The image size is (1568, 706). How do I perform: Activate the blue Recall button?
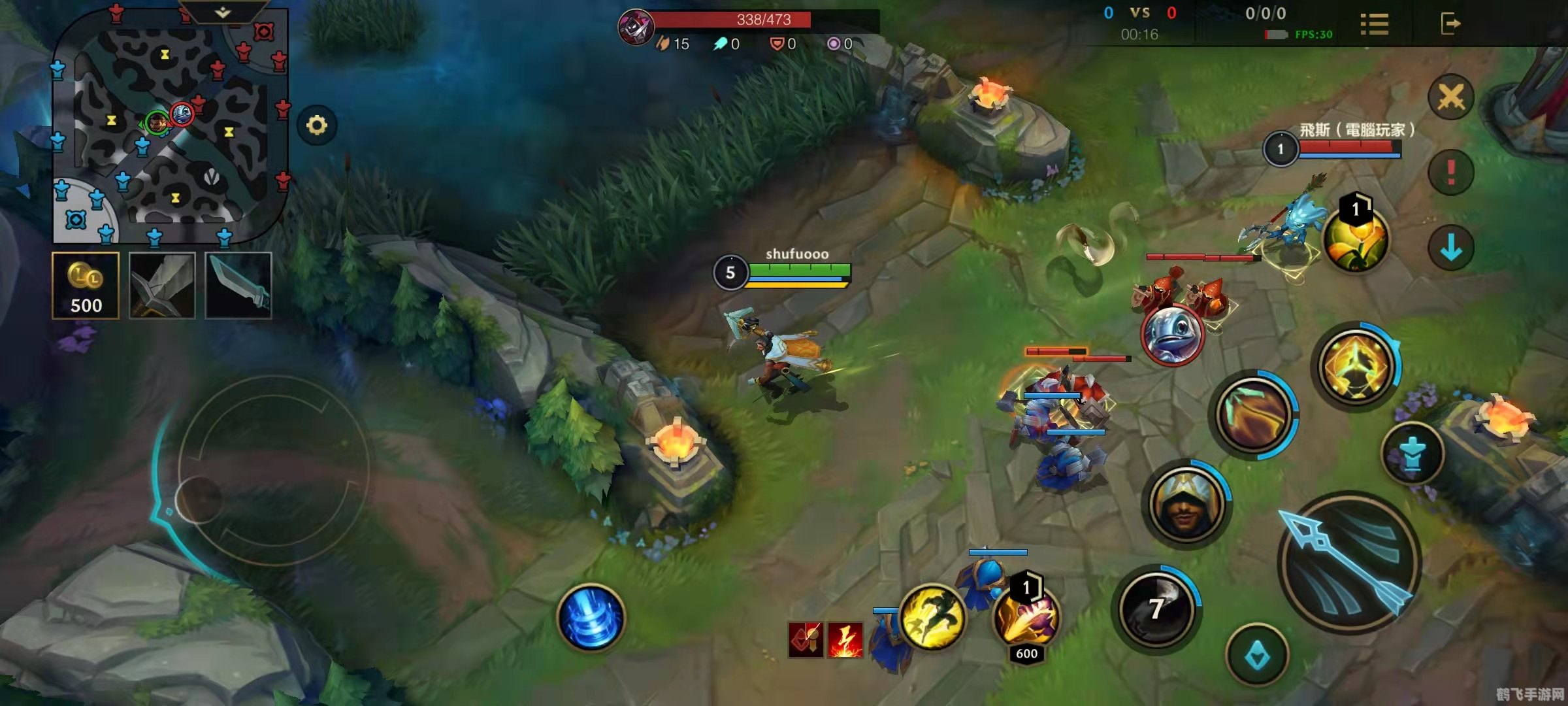pos(591,618)
